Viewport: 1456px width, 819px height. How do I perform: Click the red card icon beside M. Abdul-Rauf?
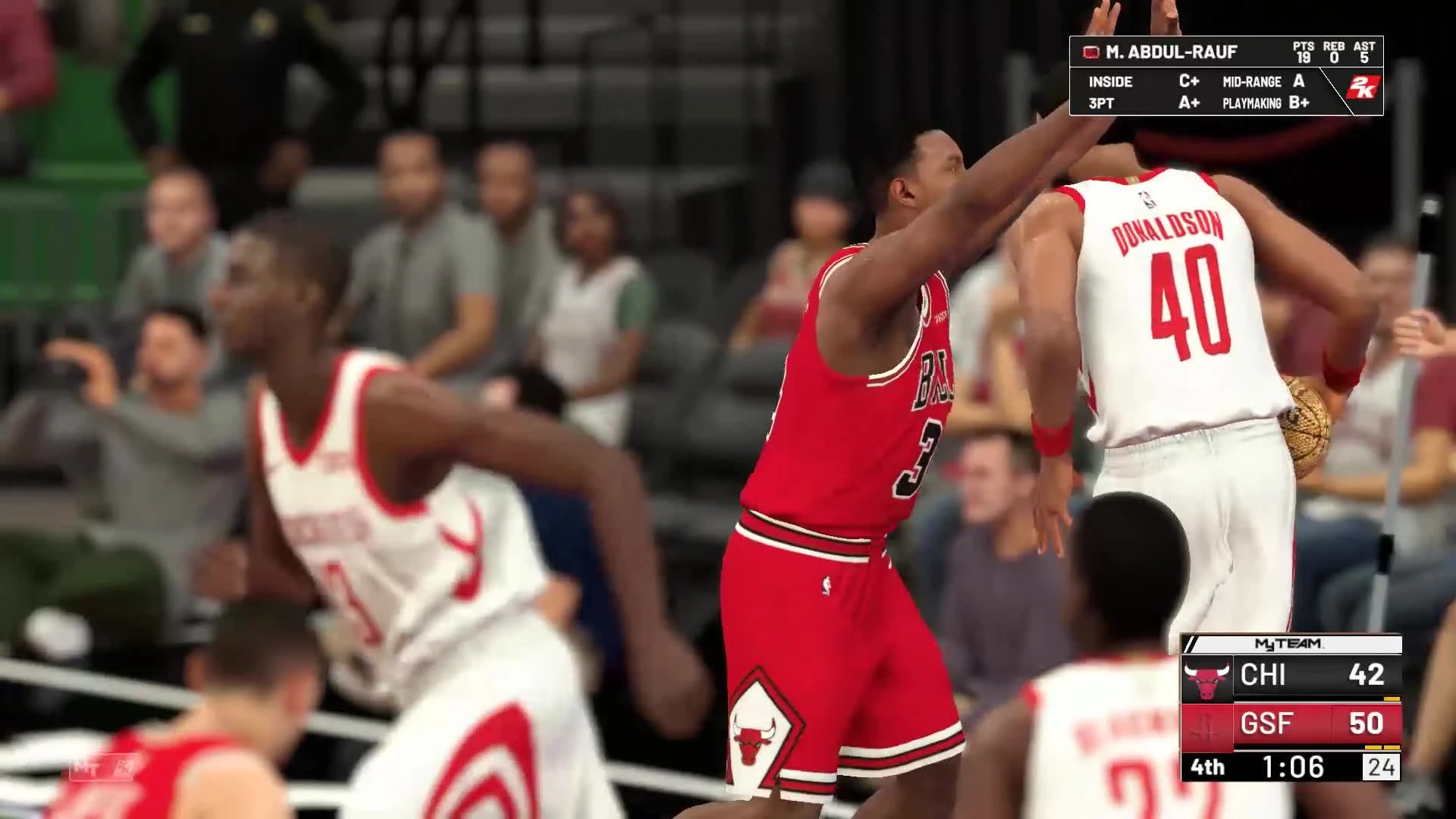(1093, 53)
